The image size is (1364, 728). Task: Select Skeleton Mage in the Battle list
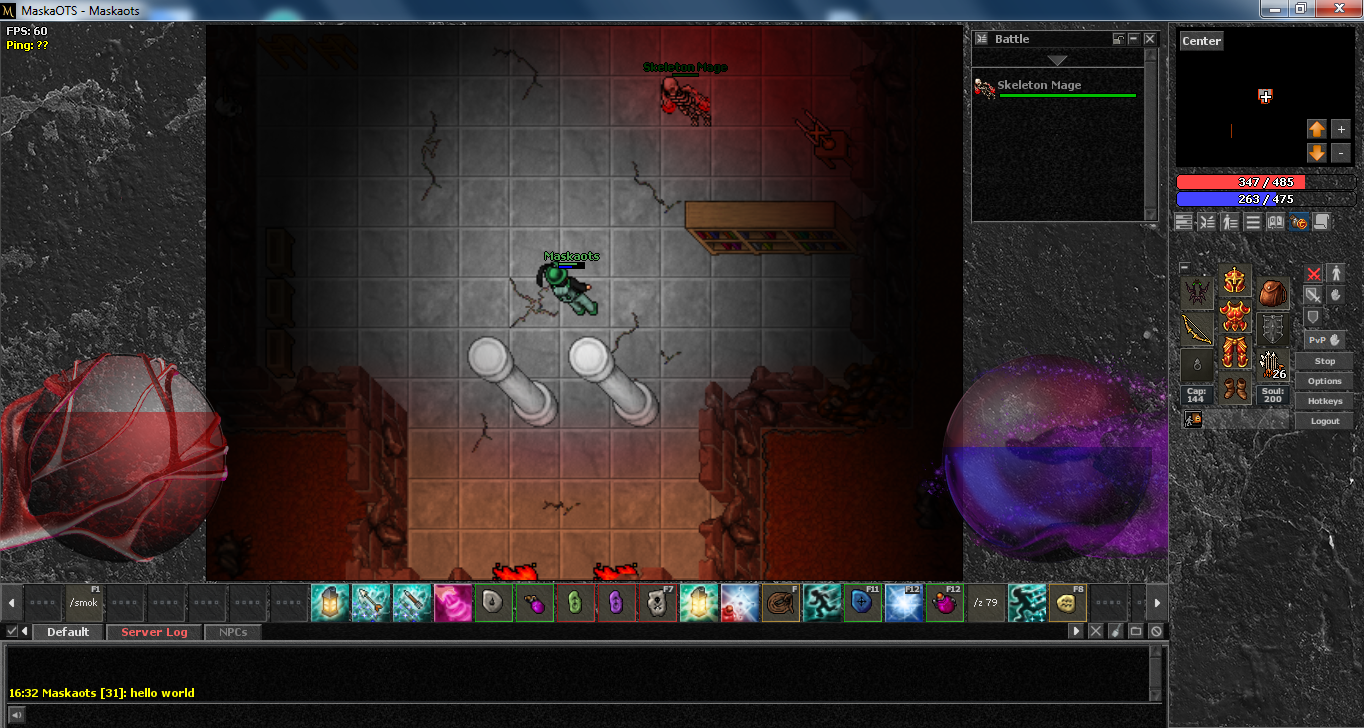point(1039,86)
